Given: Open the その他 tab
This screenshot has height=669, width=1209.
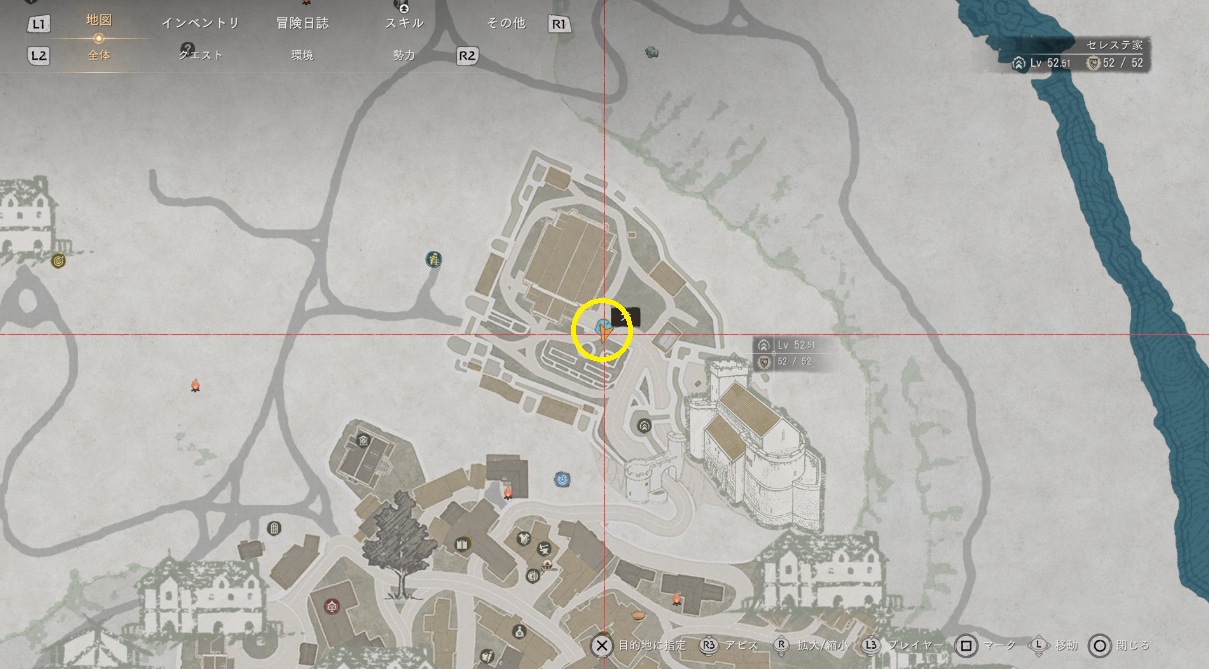Looking at the screenshot, I should pyautogui.click(x=506, y=23).
